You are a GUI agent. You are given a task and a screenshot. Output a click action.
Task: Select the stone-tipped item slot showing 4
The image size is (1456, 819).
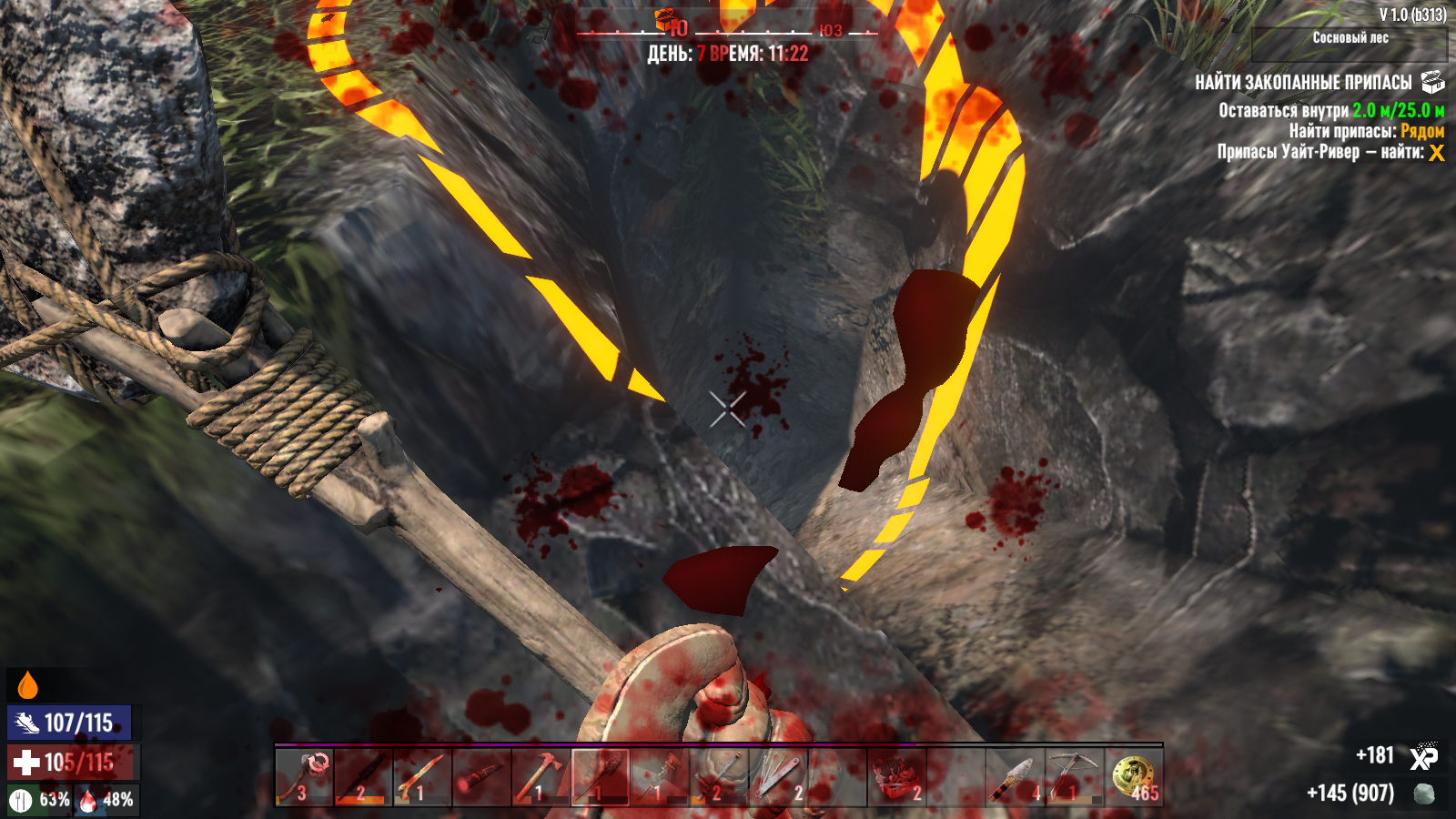pos(1014,778)
